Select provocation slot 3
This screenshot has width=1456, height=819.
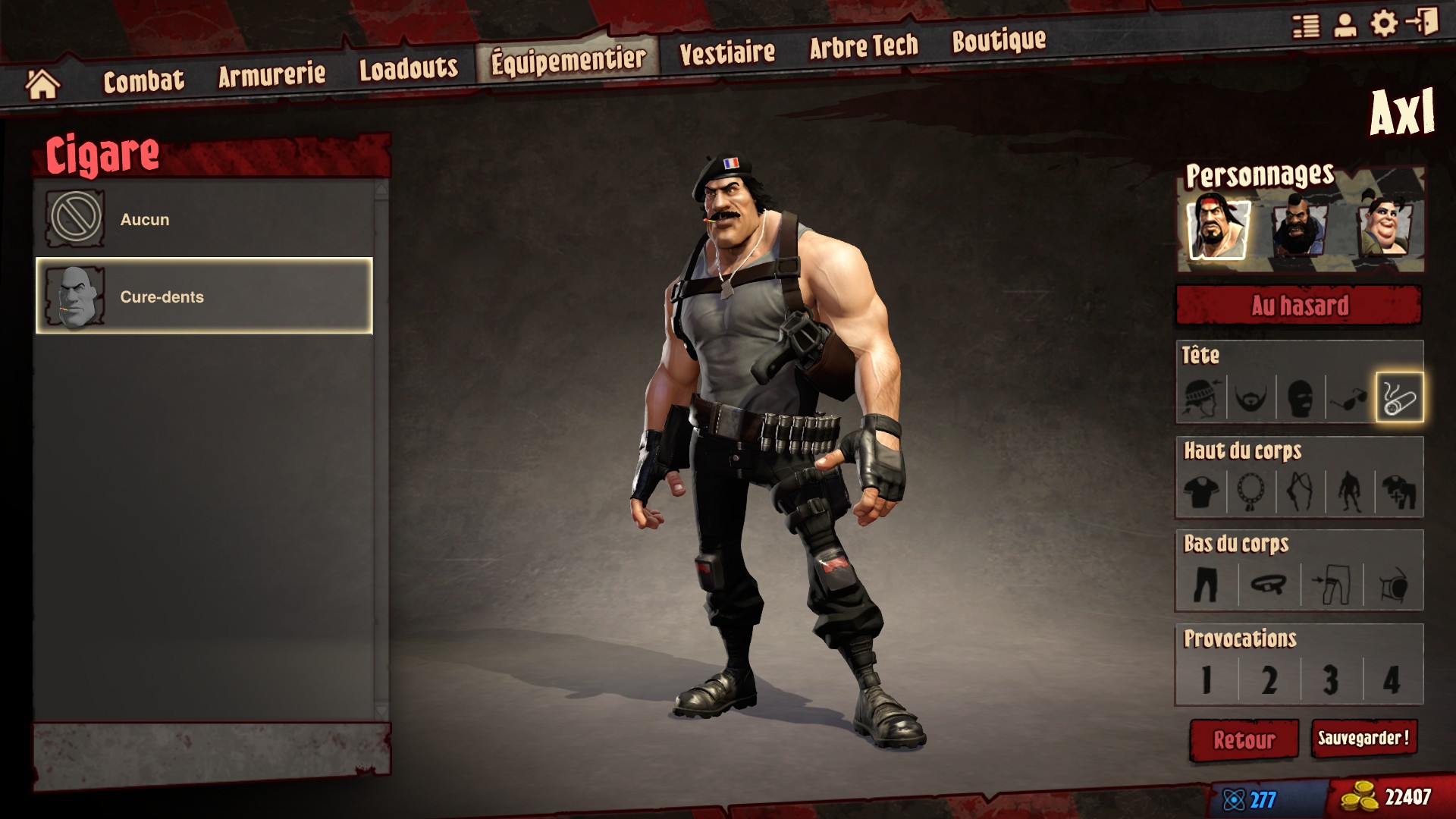point(1331,679)
